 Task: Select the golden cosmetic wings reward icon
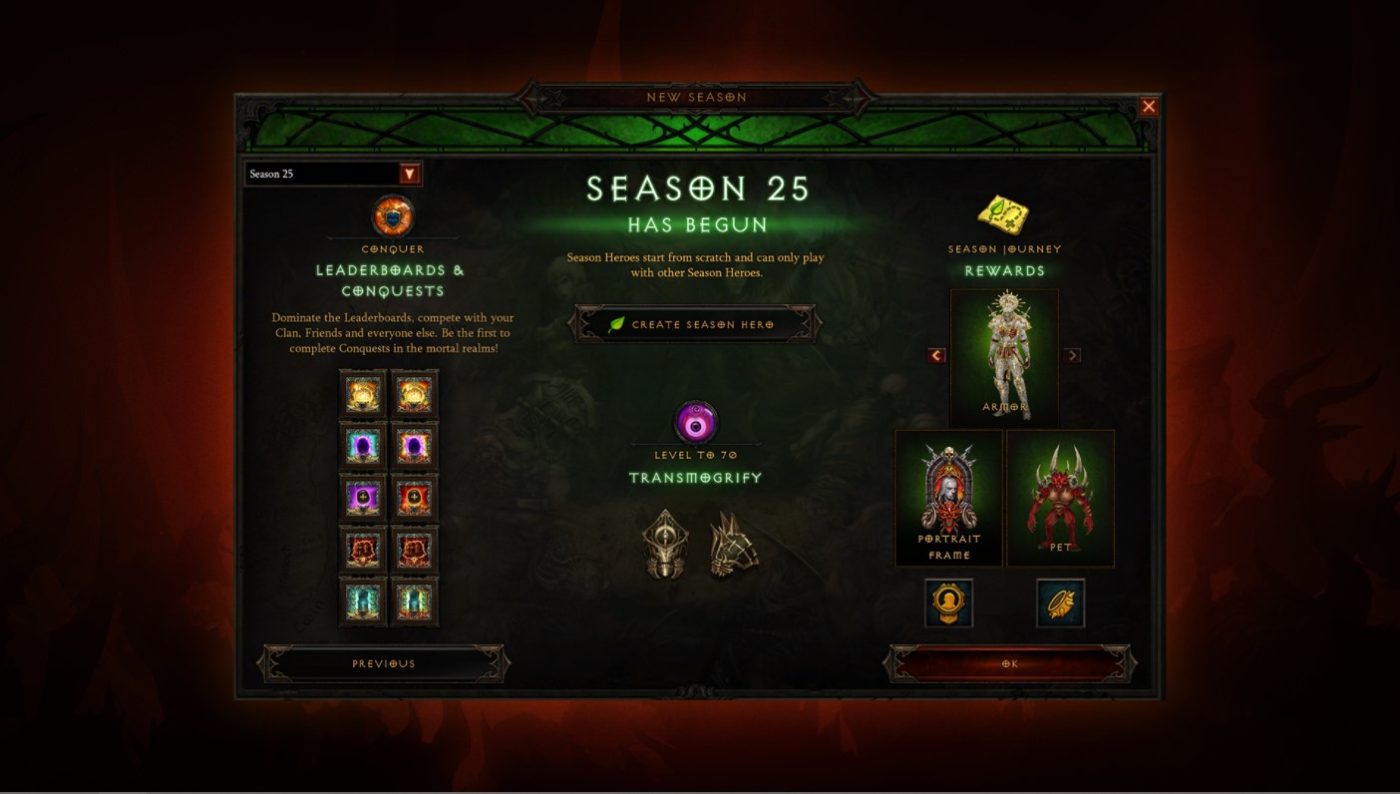click(x=1061, y=603)
